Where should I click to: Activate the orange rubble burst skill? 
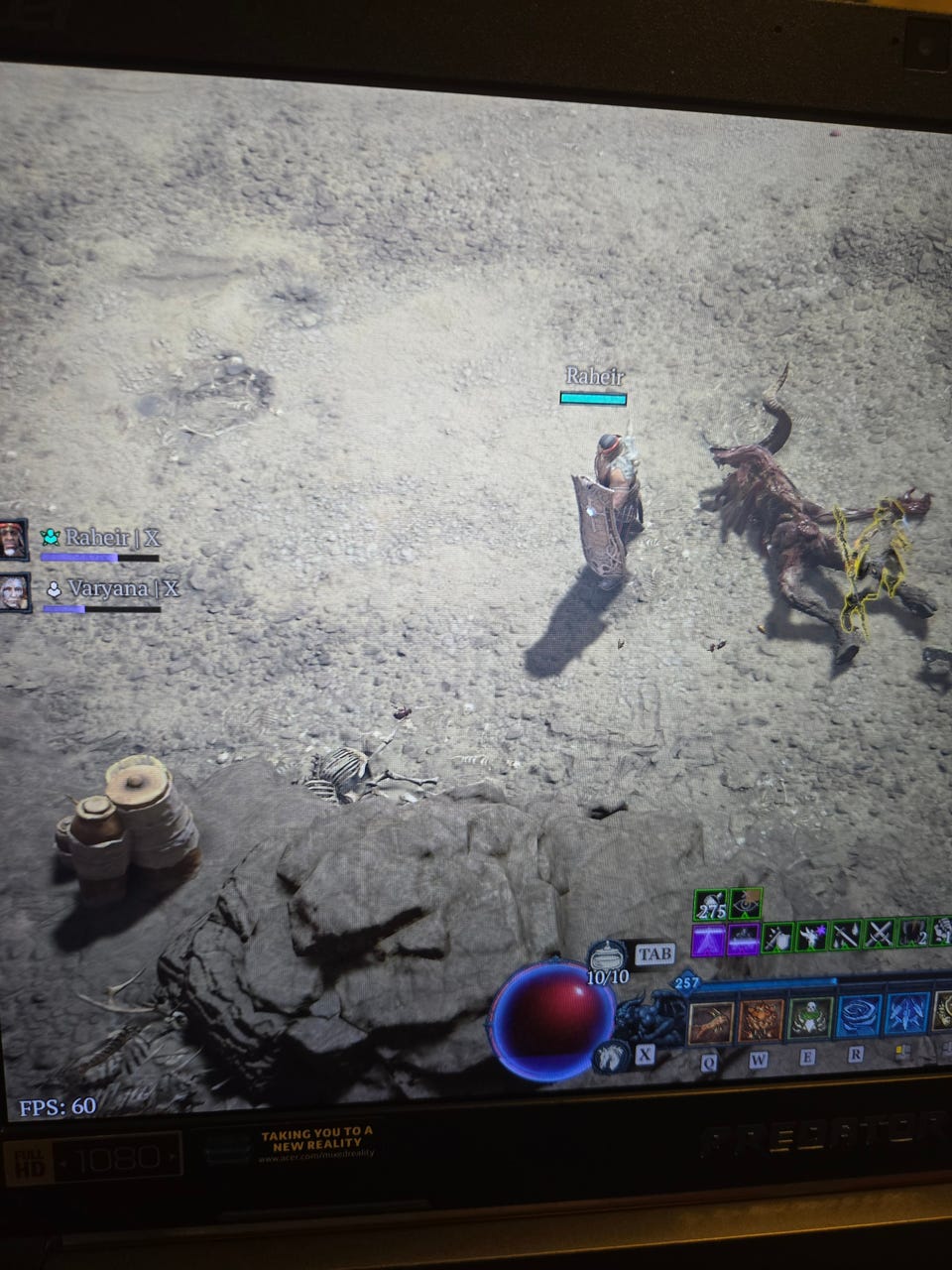(x=760, y=1021)
